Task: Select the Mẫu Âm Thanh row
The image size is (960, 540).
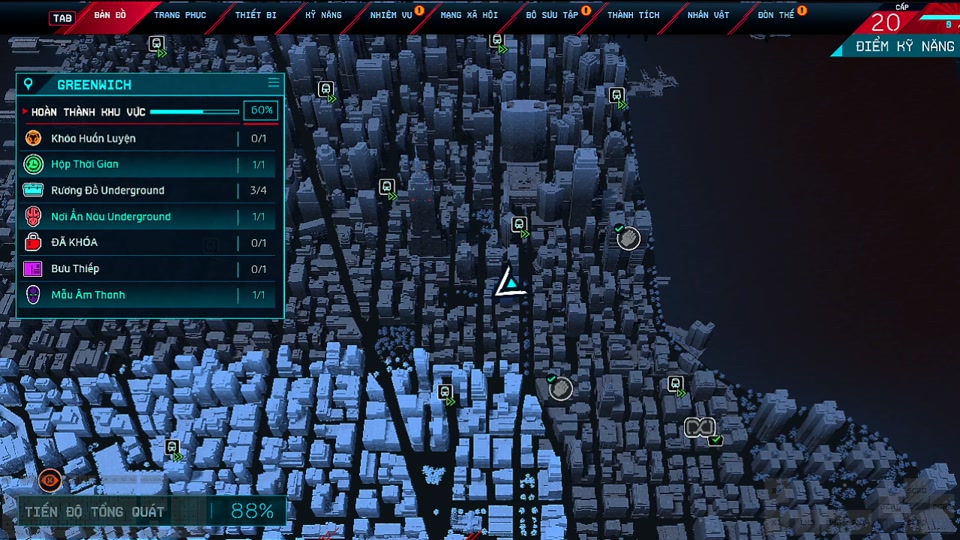Action: (148, 295)
